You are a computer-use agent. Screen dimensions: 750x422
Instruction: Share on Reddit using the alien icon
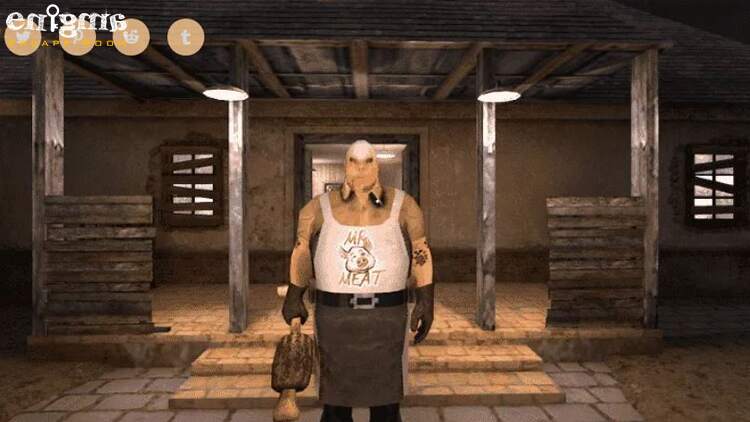131,37
